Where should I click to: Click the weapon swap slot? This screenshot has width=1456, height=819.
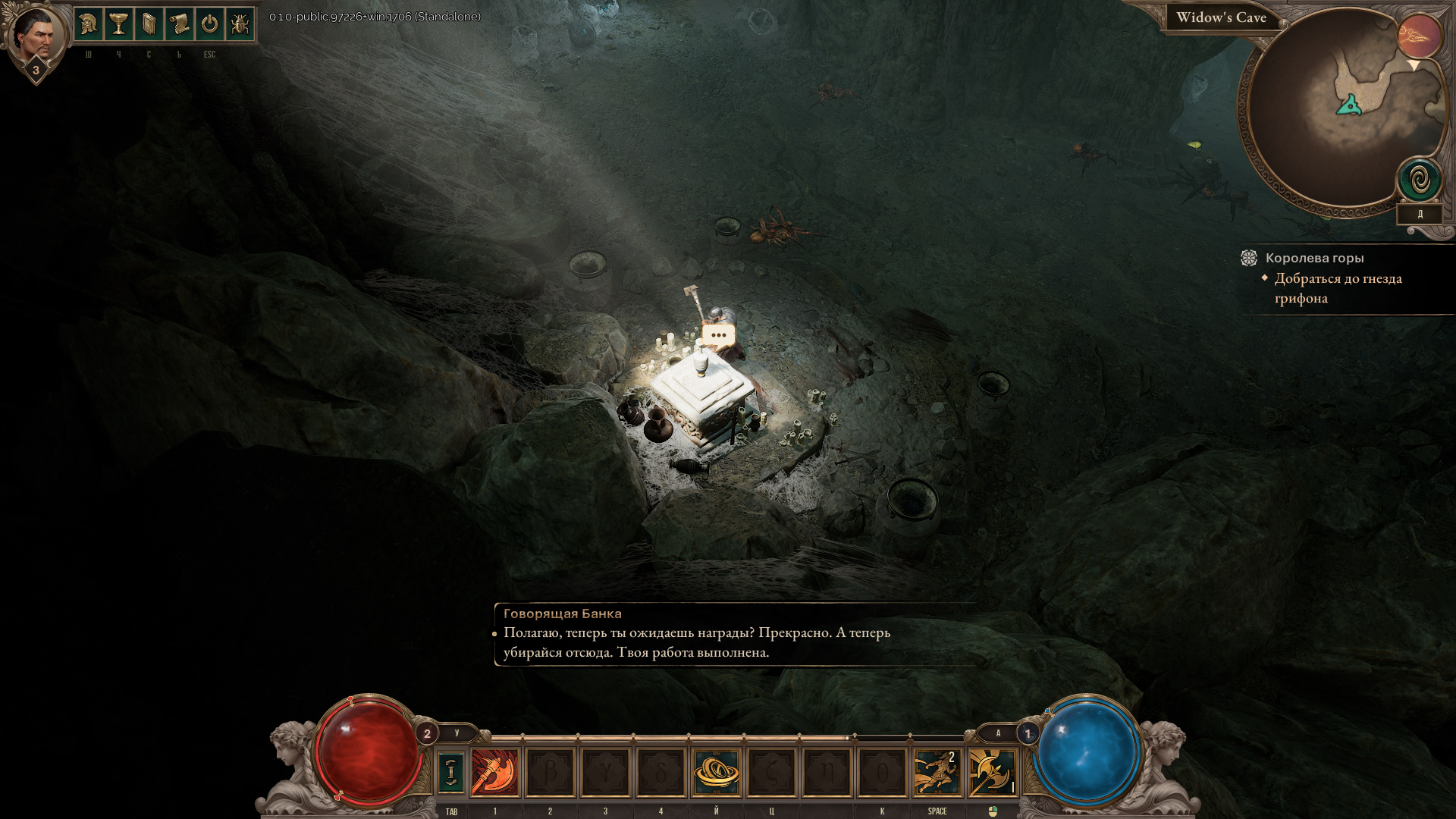pyautogui.click(x=450, y=773)
